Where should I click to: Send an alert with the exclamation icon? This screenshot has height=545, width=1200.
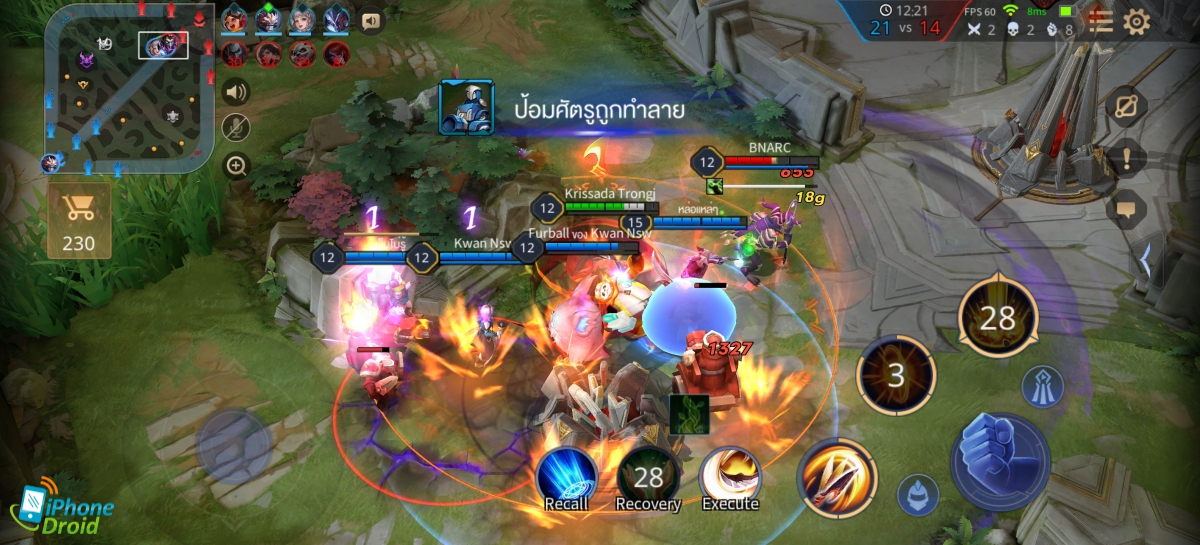1127,158
